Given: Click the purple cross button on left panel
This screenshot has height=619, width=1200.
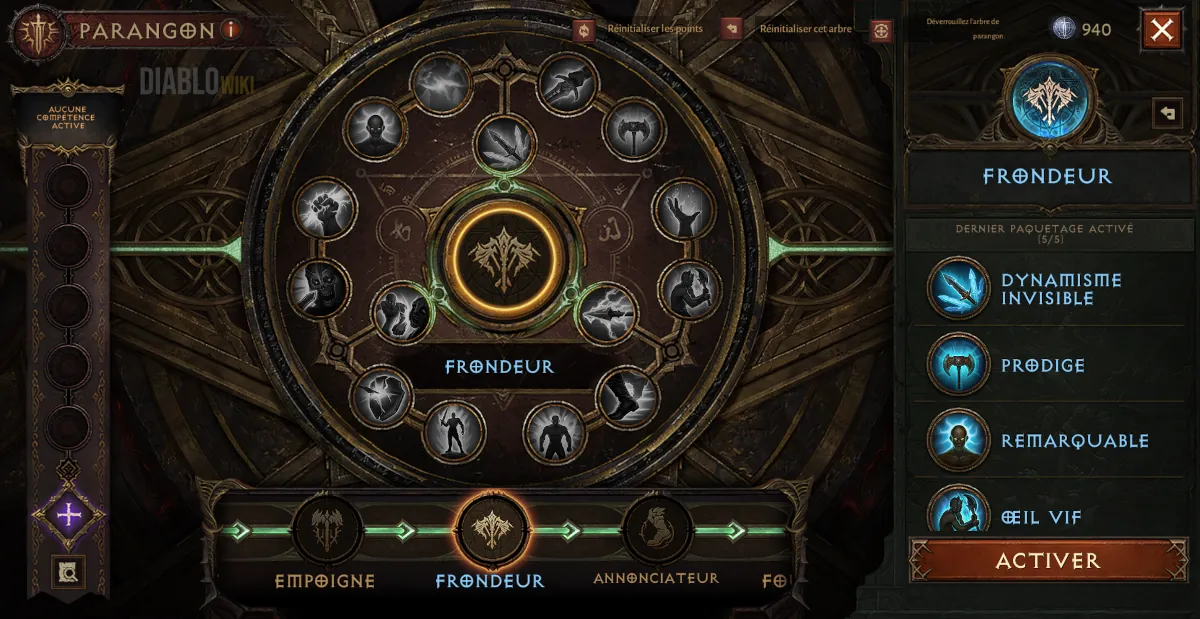Looking at the screenshot, I should [x=68, y=515].
